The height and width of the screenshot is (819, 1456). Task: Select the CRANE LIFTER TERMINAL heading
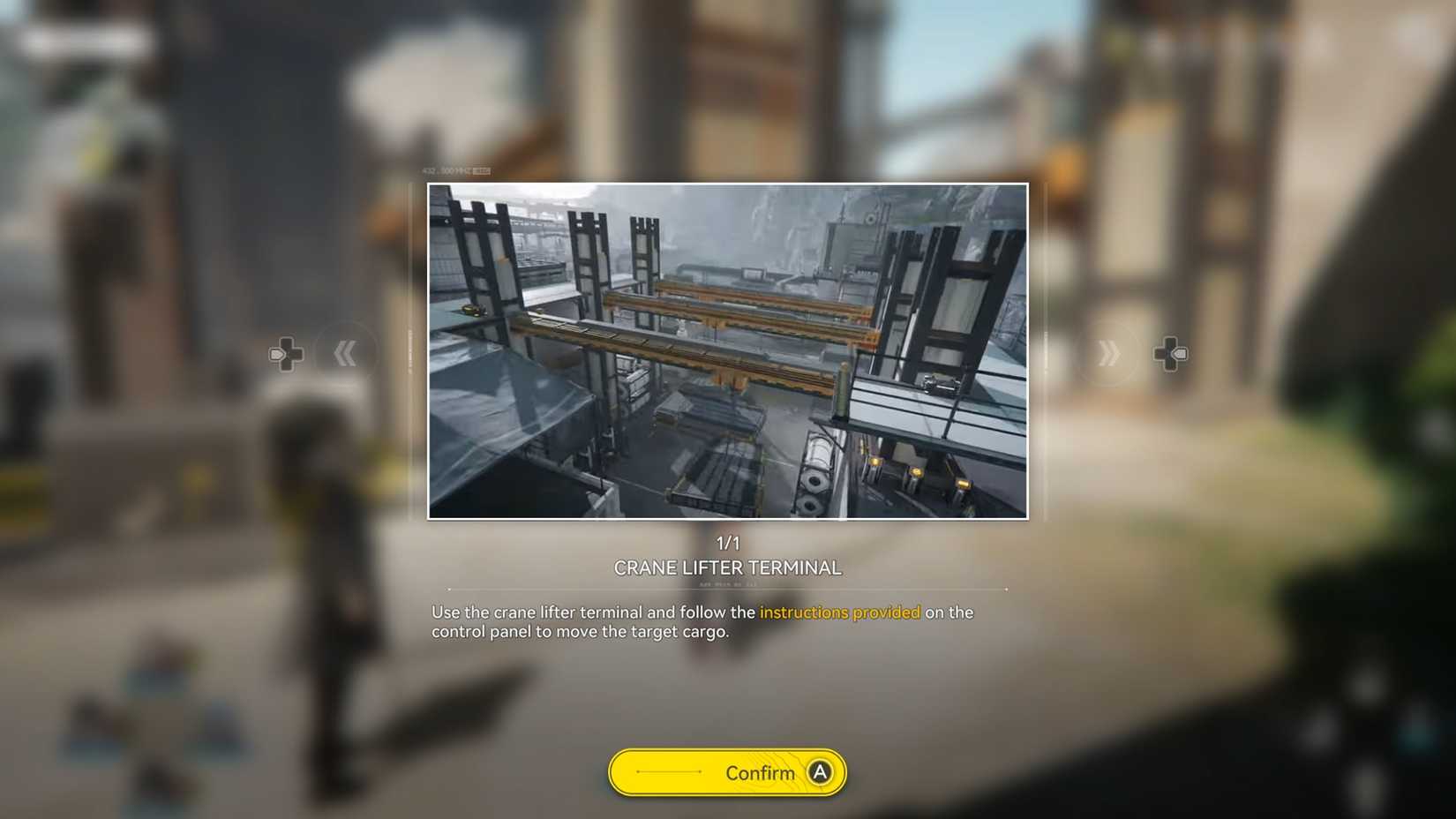point(727,567)
